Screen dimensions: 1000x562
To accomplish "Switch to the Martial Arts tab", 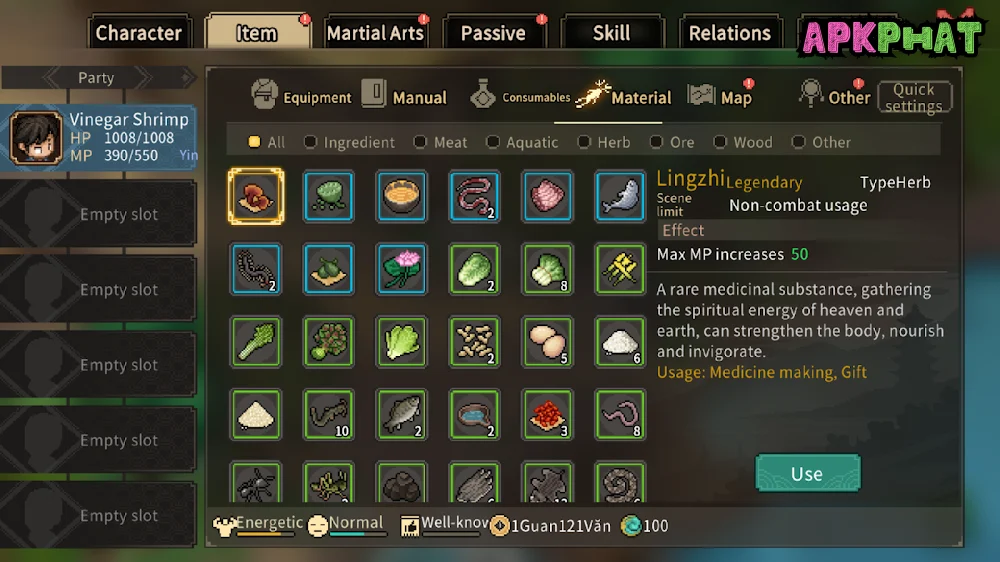I will pyautogui.click(x=375, y=33).
